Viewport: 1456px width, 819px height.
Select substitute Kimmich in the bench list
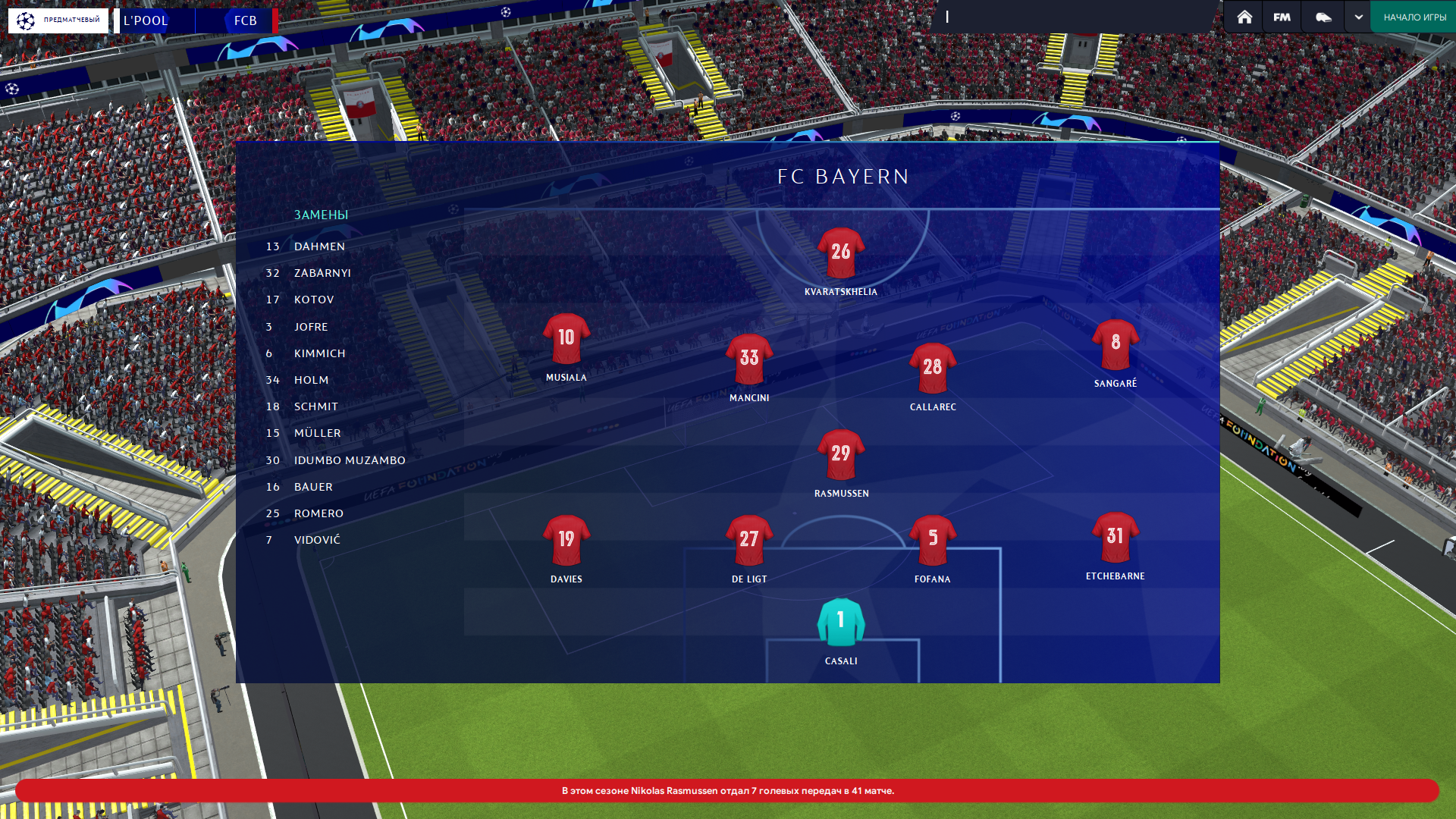[x=319, y=353]
